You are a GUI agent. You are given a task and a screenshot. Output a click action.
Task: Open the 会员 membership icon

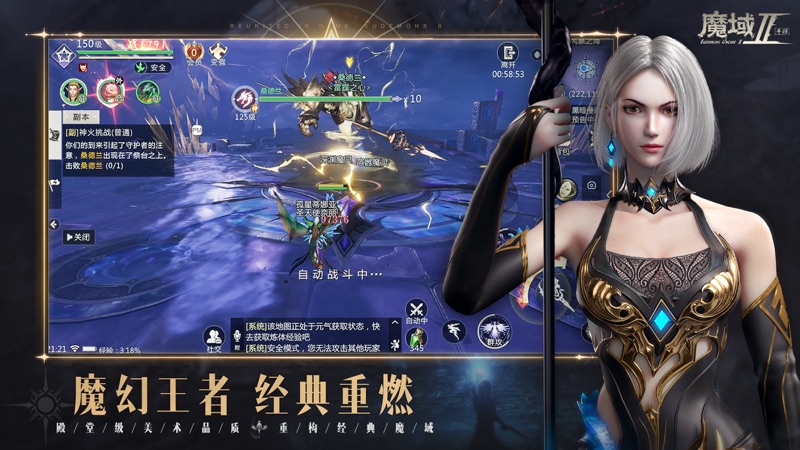195,52
